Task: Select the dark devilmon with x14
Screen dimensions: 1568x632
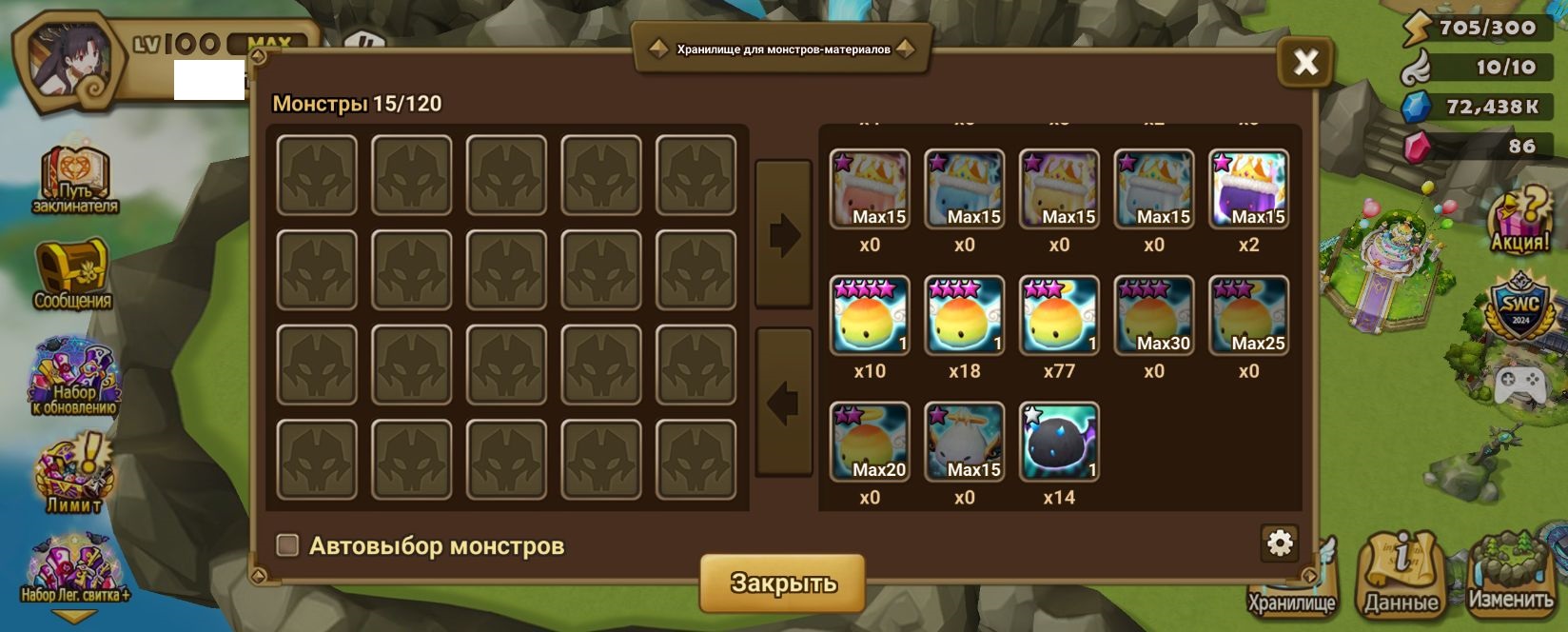Action: pos(1059,442)
